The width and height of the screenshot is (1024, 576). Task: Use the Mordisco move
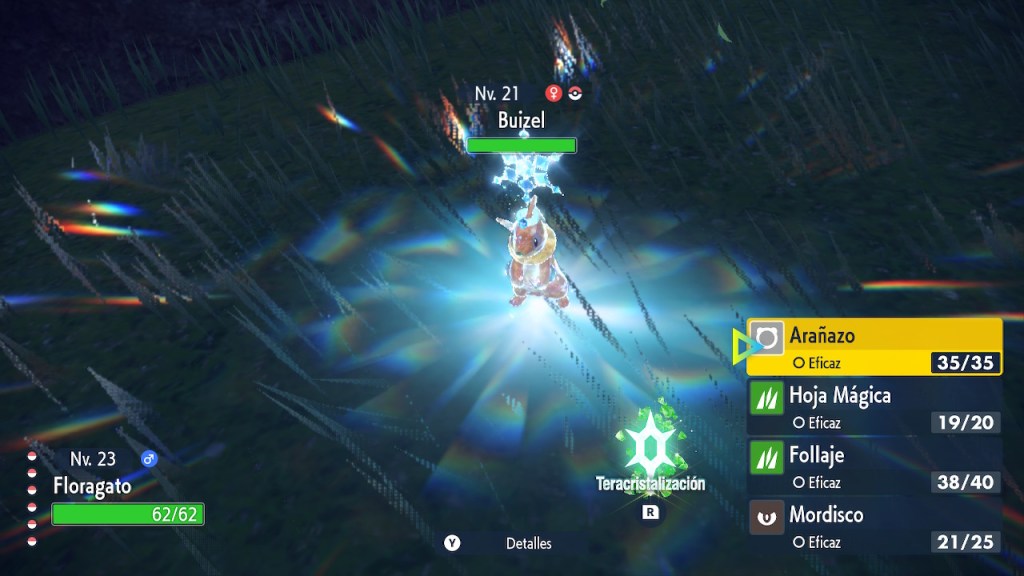click(874, 527)
